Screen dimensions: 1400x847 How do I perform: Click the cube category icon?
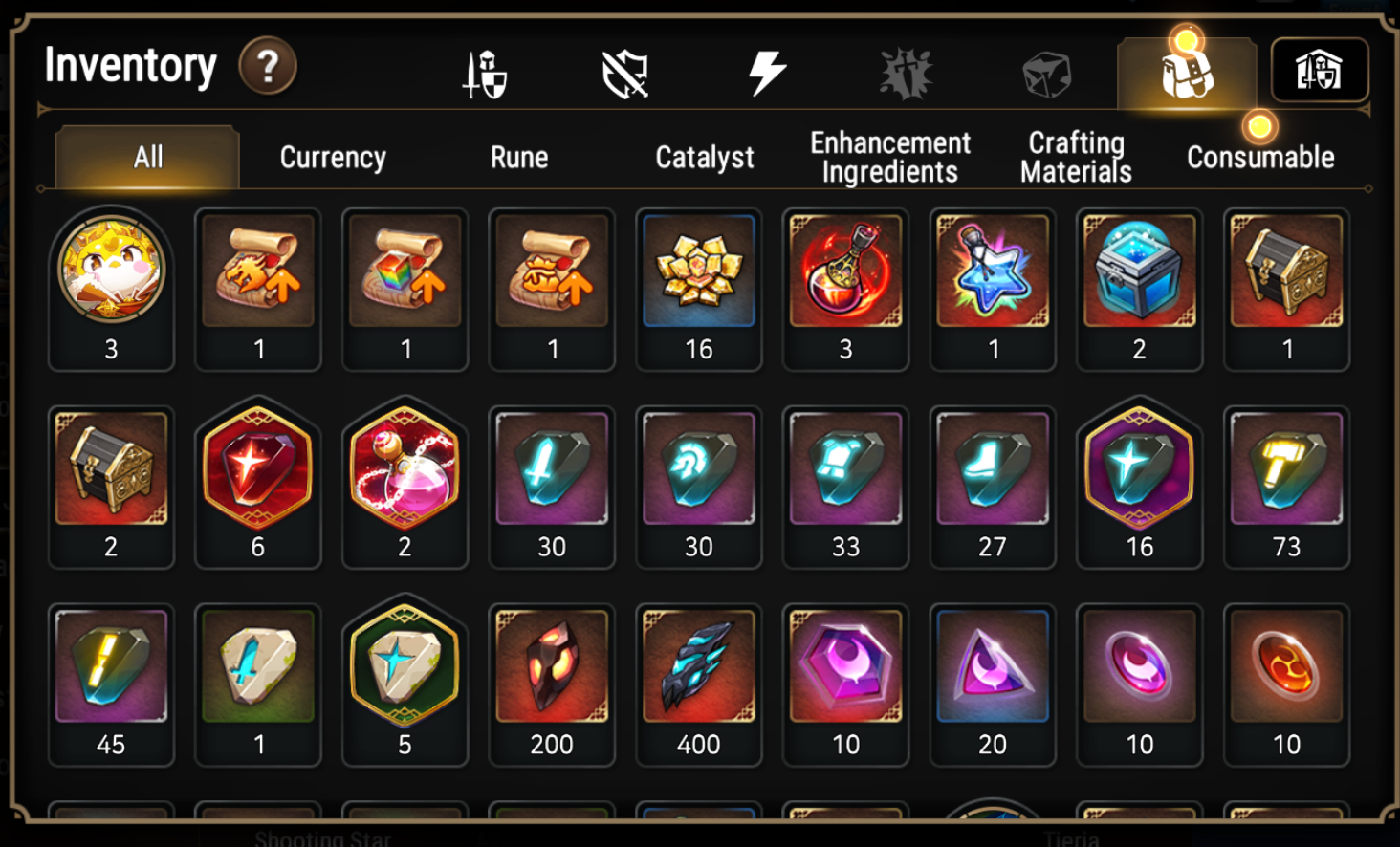[x=1048, y=72]
